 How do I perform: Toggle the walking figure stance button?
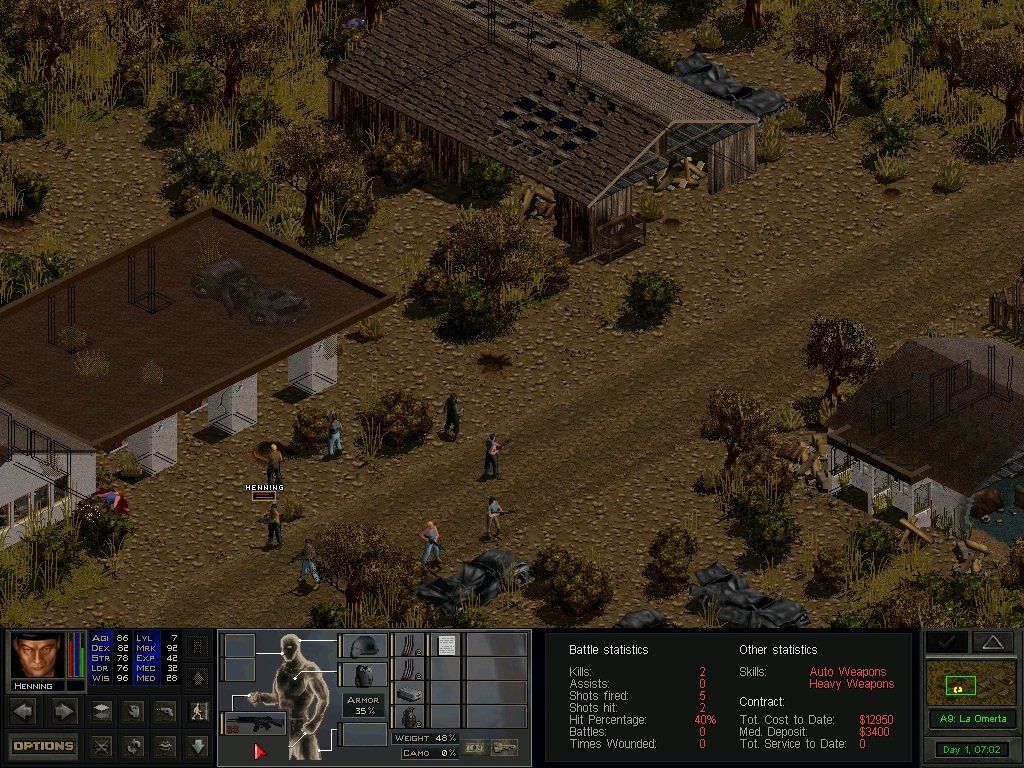[199, 711]
